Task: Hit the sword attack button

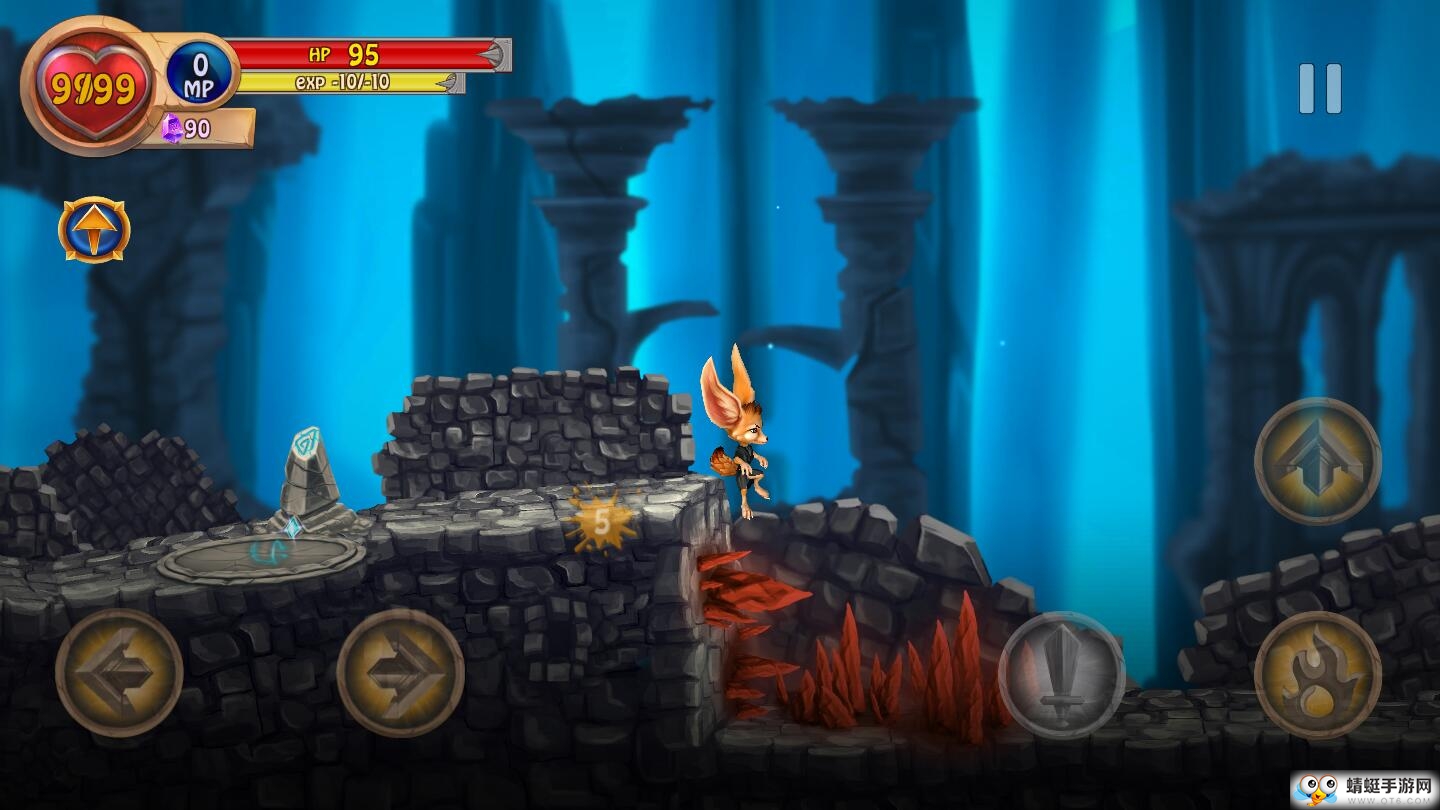Action: pos(1061,675)
